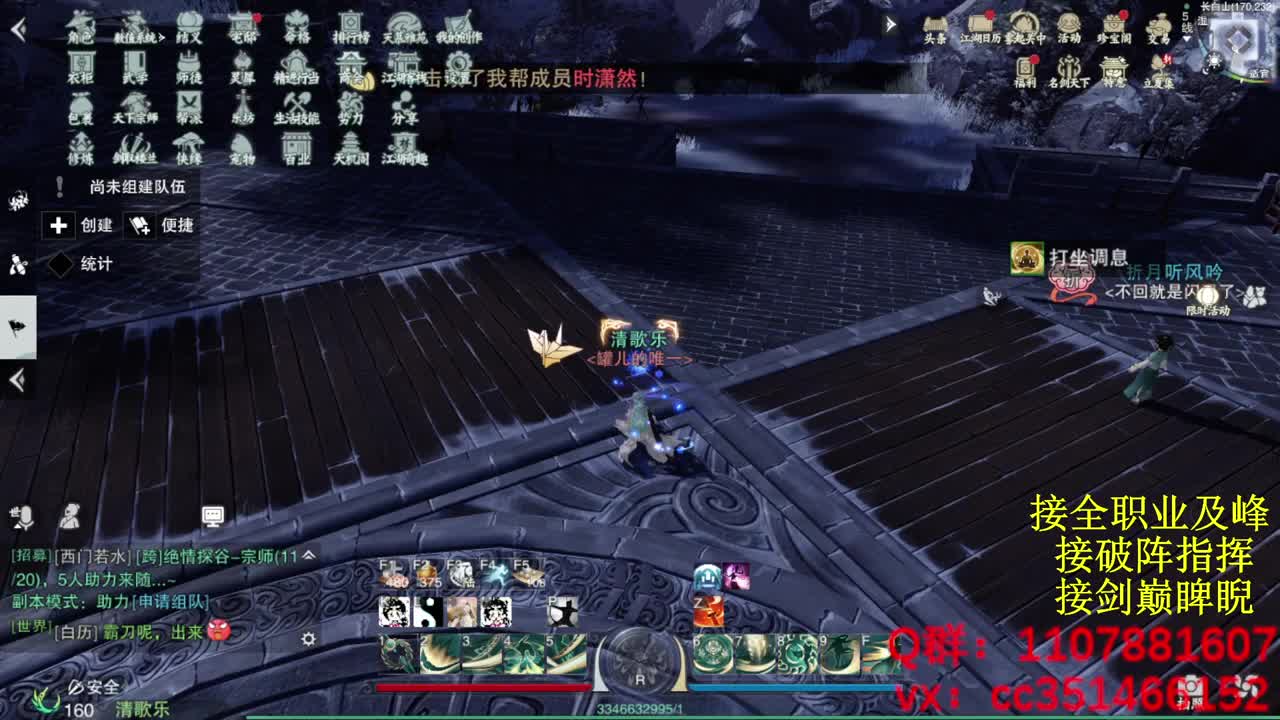The height and width of the screenshot is (720, 1280).
Task: Open the 宠物 pet icon
Action: [x=243, y=148]
